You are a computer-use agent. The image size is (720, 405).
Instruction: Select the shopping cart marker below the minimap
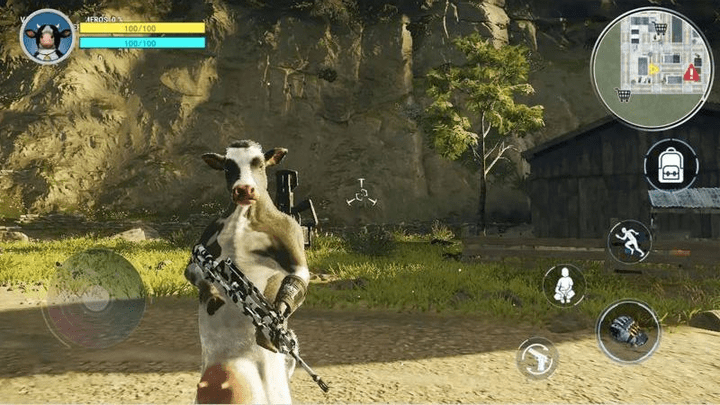pos(624,95)
